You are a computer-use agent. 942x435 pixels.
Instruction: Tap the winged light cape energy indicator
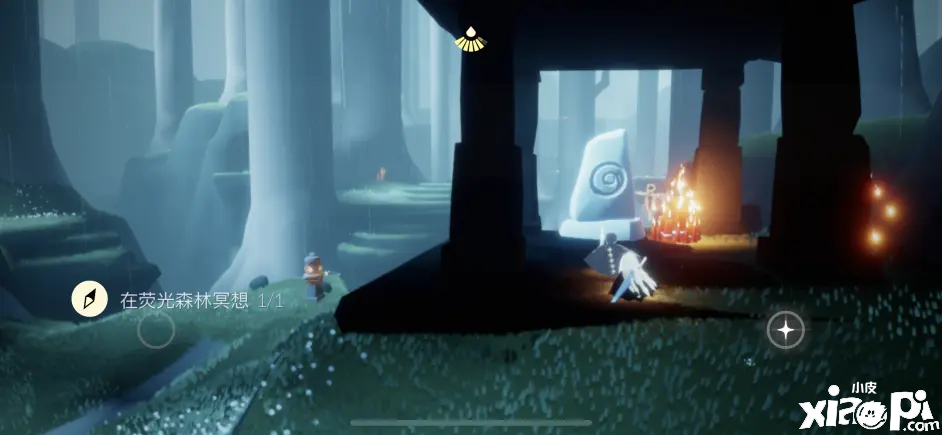(466, 39)
